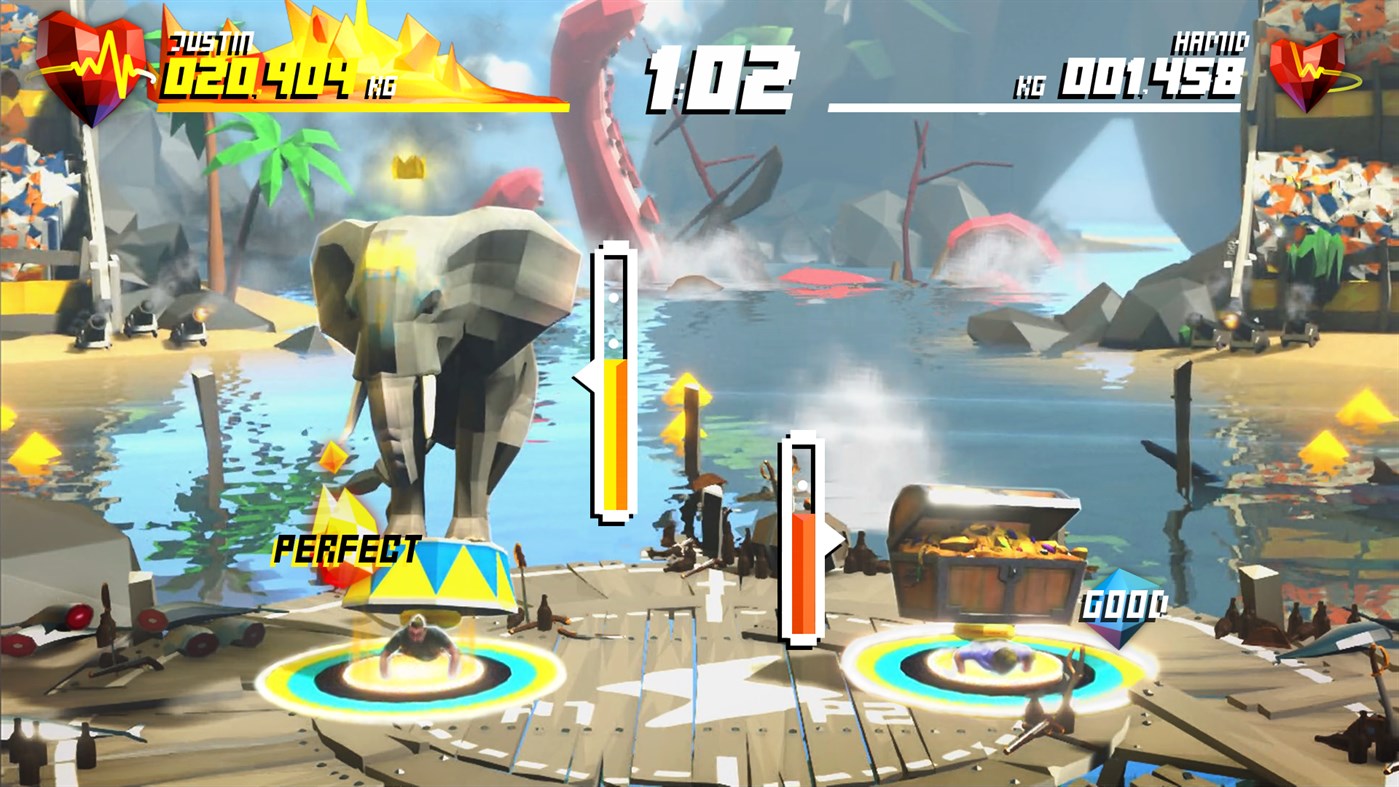Click the GOOD rating text
This screenshot has height=787, width=1399.
pos(1123,606)
